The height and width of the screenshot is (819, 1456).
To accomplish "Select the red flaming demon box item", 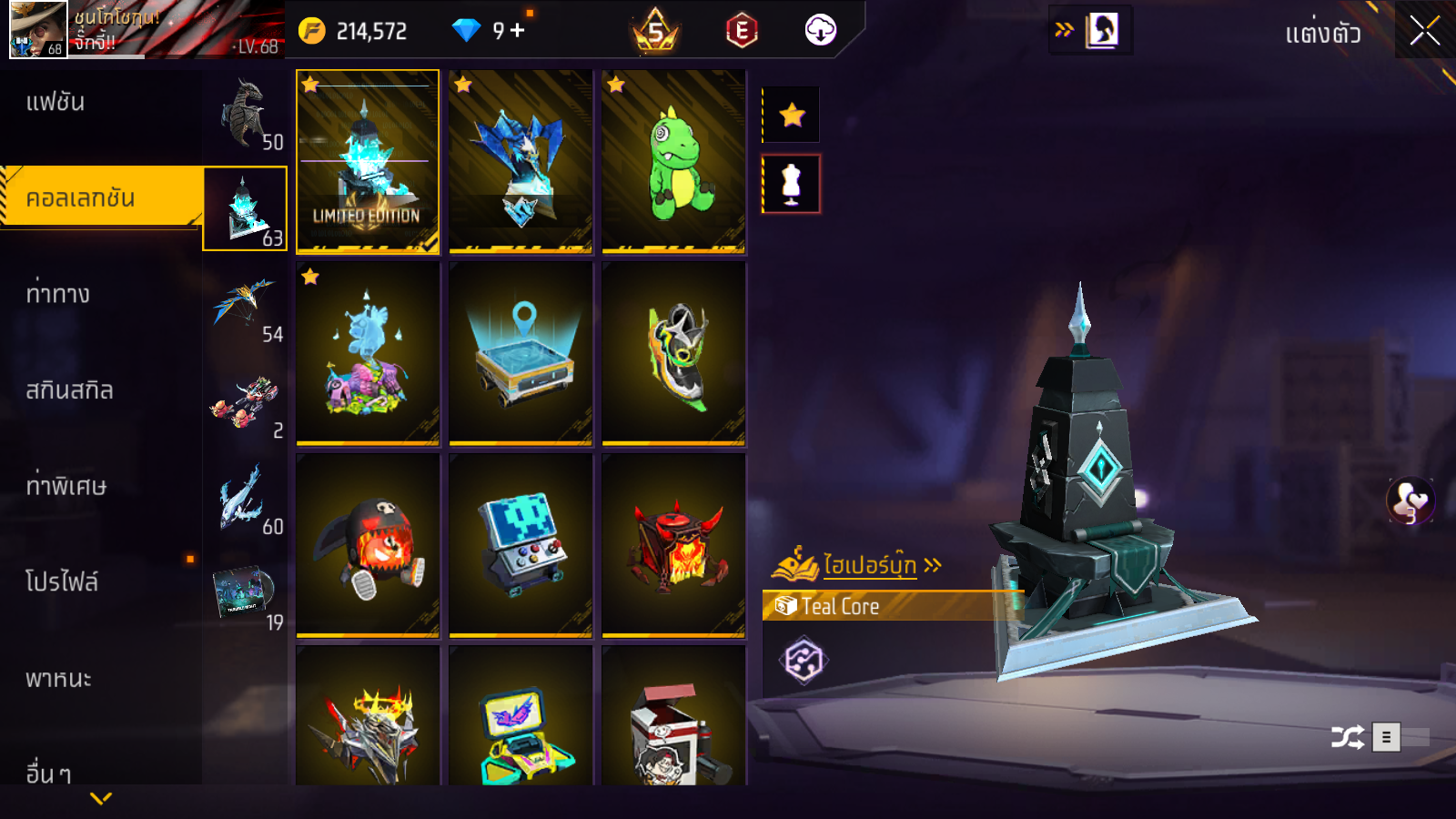I will click(673, 546).
